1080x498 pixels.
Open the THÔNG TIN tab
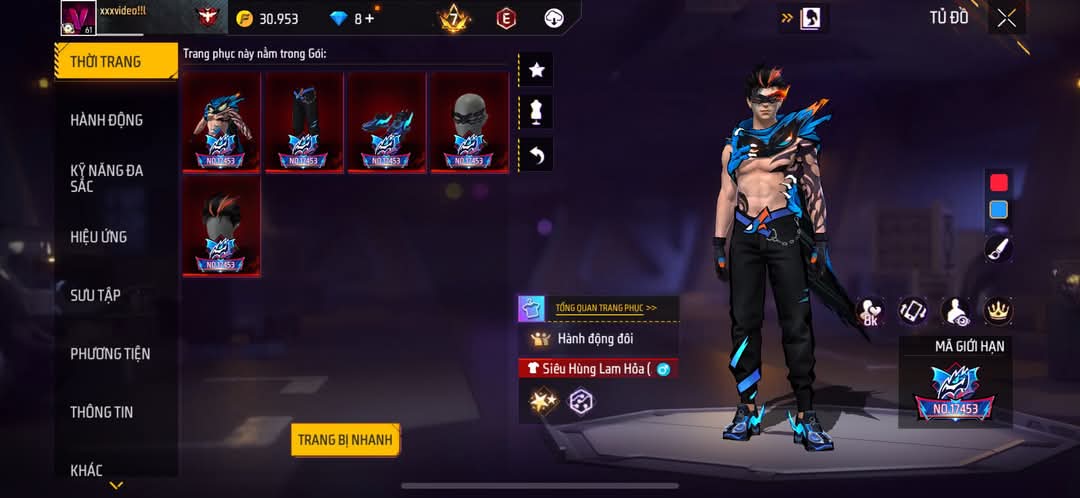point(102,412)
